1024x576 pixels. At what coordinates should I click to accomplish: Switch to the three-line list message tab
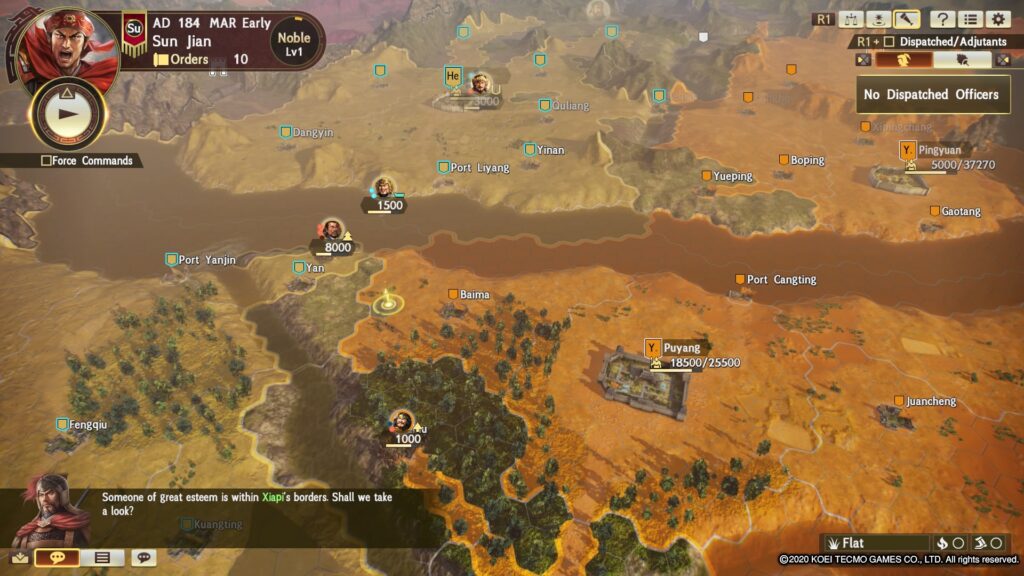point(101,558)
